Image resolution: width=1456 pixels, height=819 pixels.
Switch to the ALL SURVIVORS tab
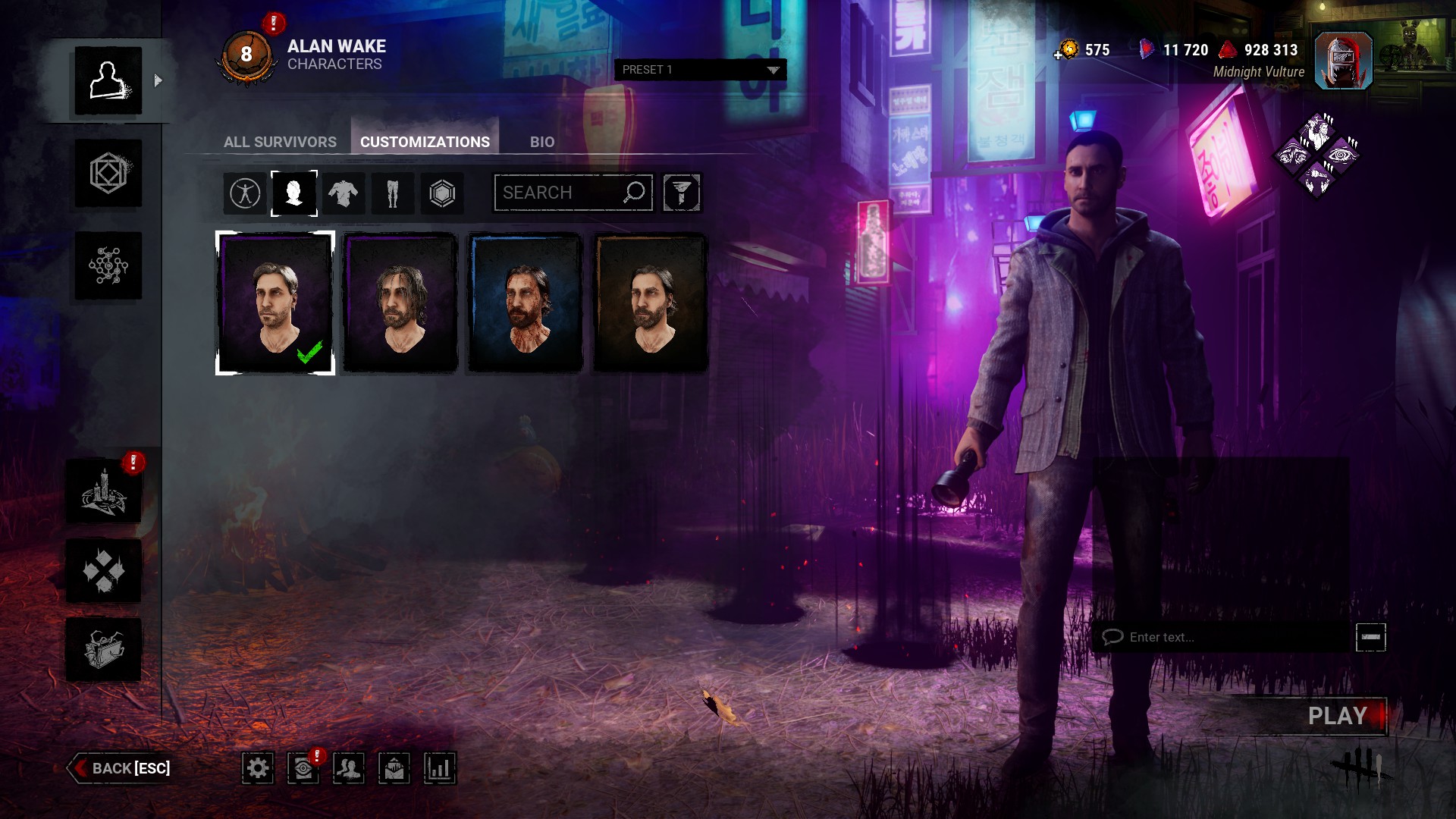(280, 142)
